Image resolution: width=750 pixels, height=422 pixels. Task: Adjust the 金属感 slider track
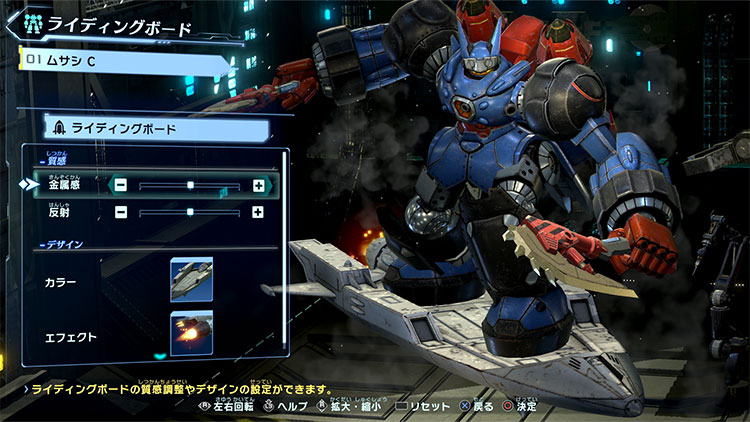tap(189, 185)
